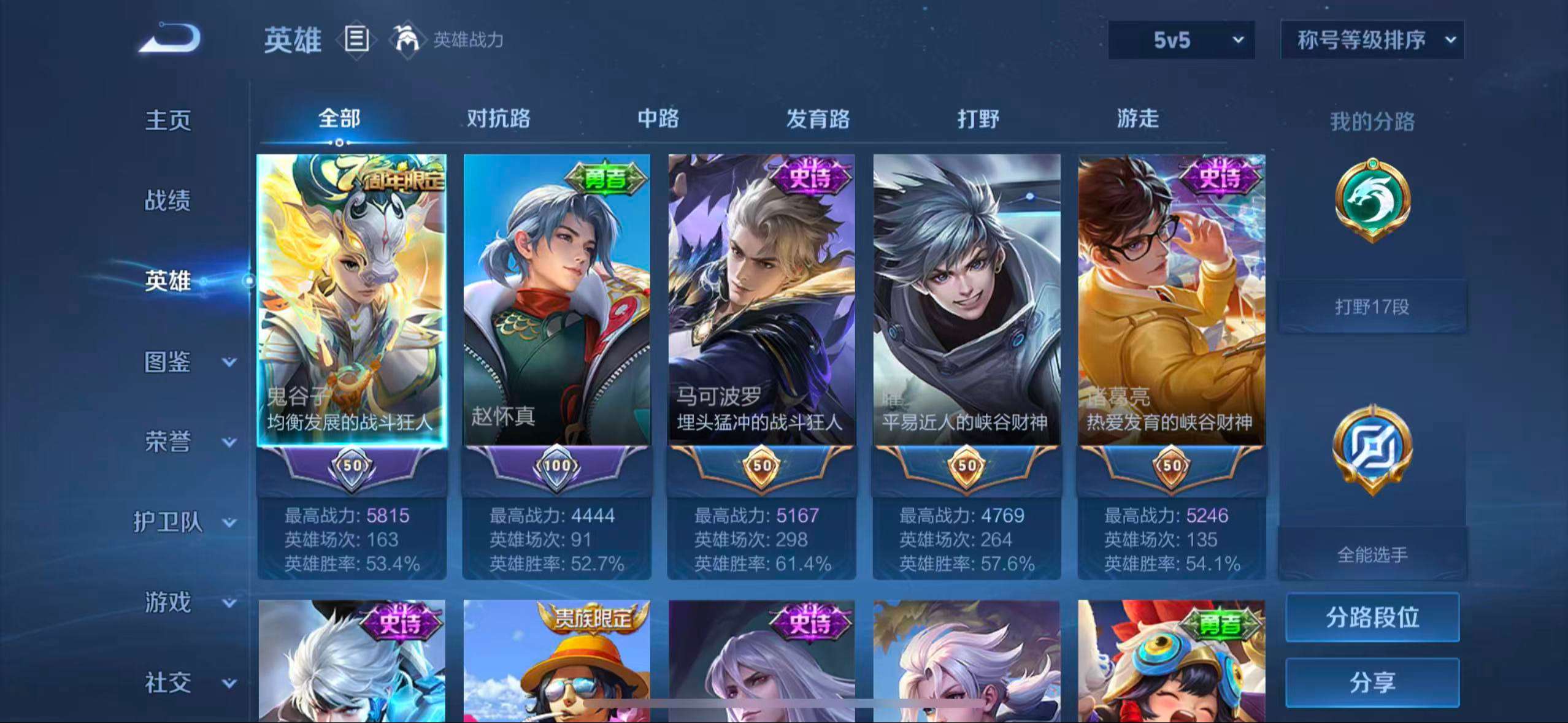Image resolution: width=1568 pixels, height=723 pixels.
Task: Switch to the 打野 tab
Action: (979, 119)
